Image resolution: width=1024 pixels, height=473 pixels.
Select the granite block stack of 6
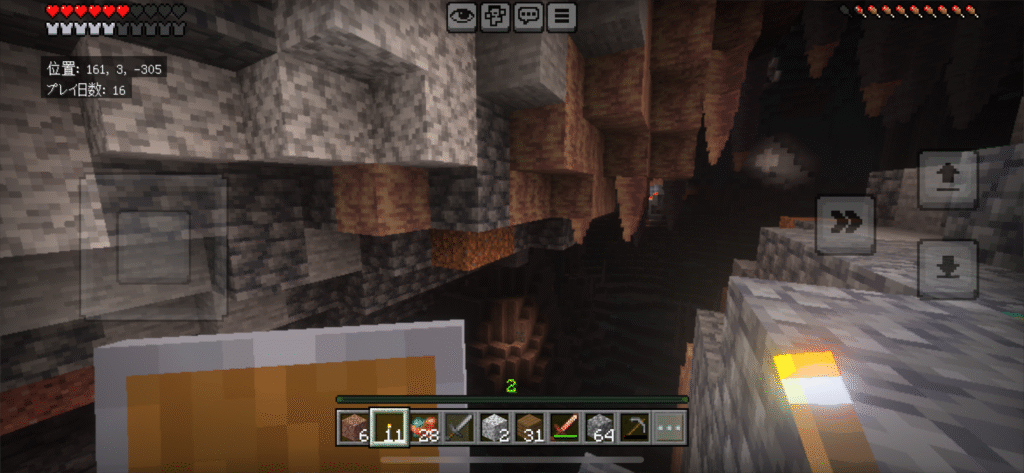pos(352,427)
